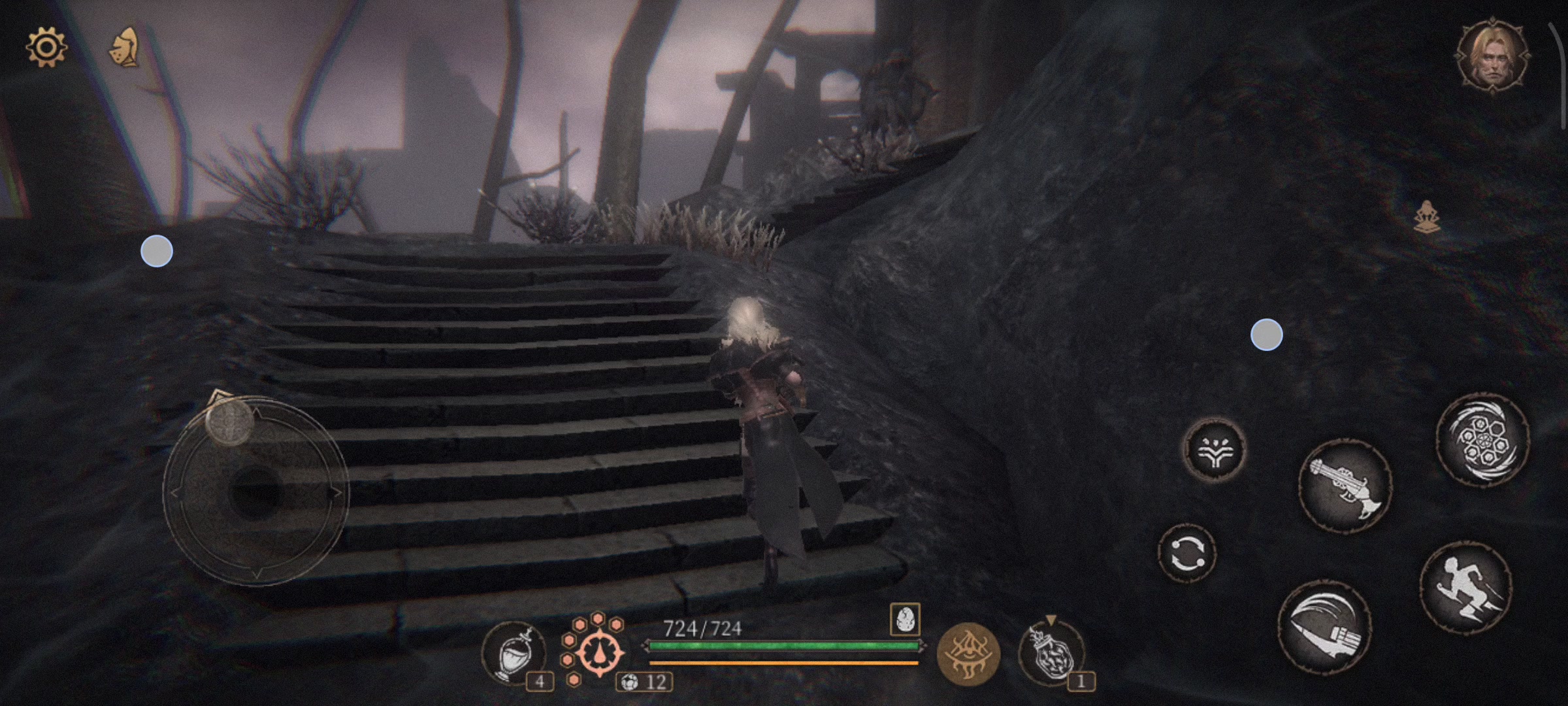Tap the small statue marker icon

click(x=1427, y=216)
